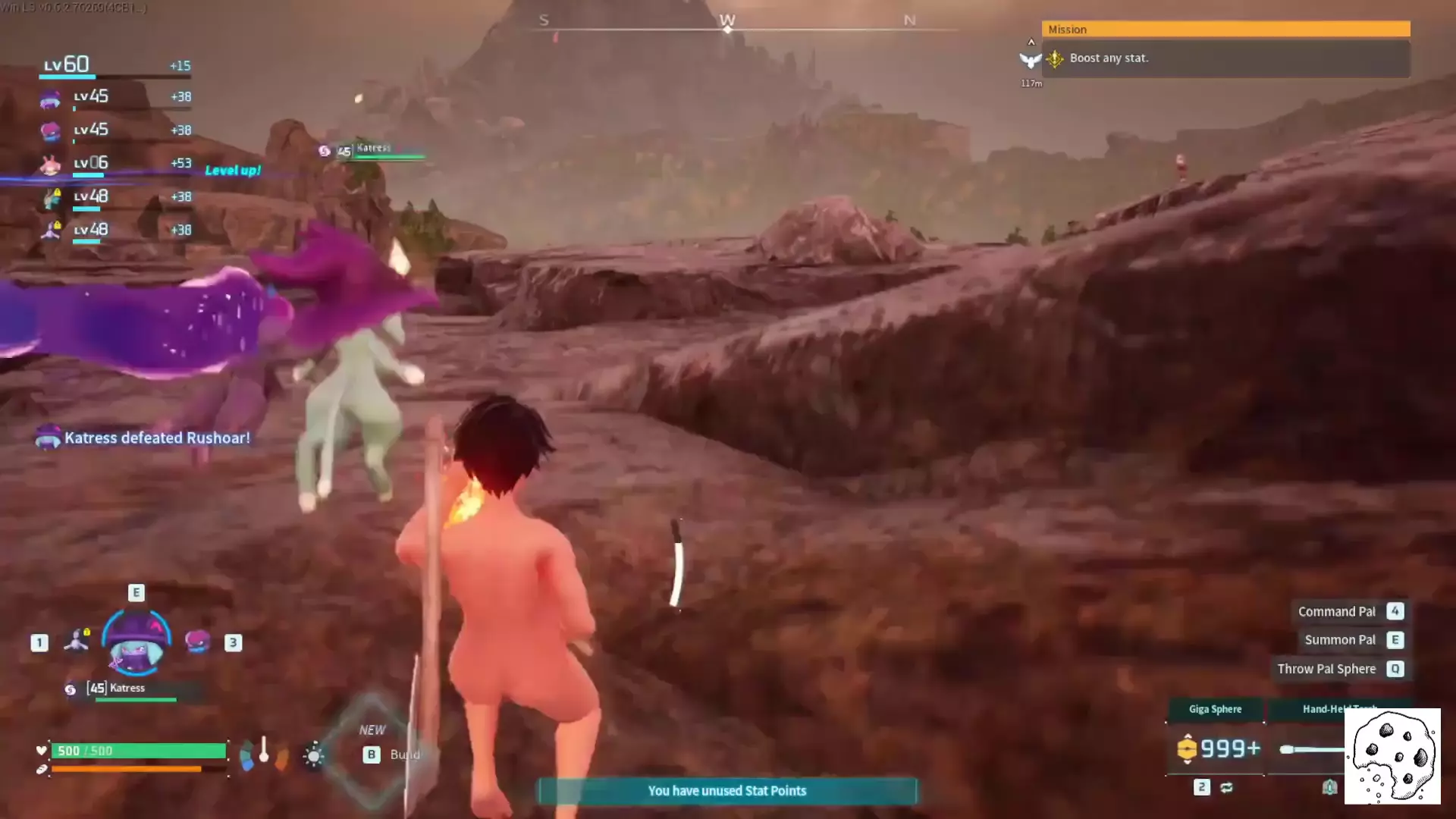Open the Mission tracker panel
The height and width of the screenshot is (819, 1456).
pos(1225,30)
